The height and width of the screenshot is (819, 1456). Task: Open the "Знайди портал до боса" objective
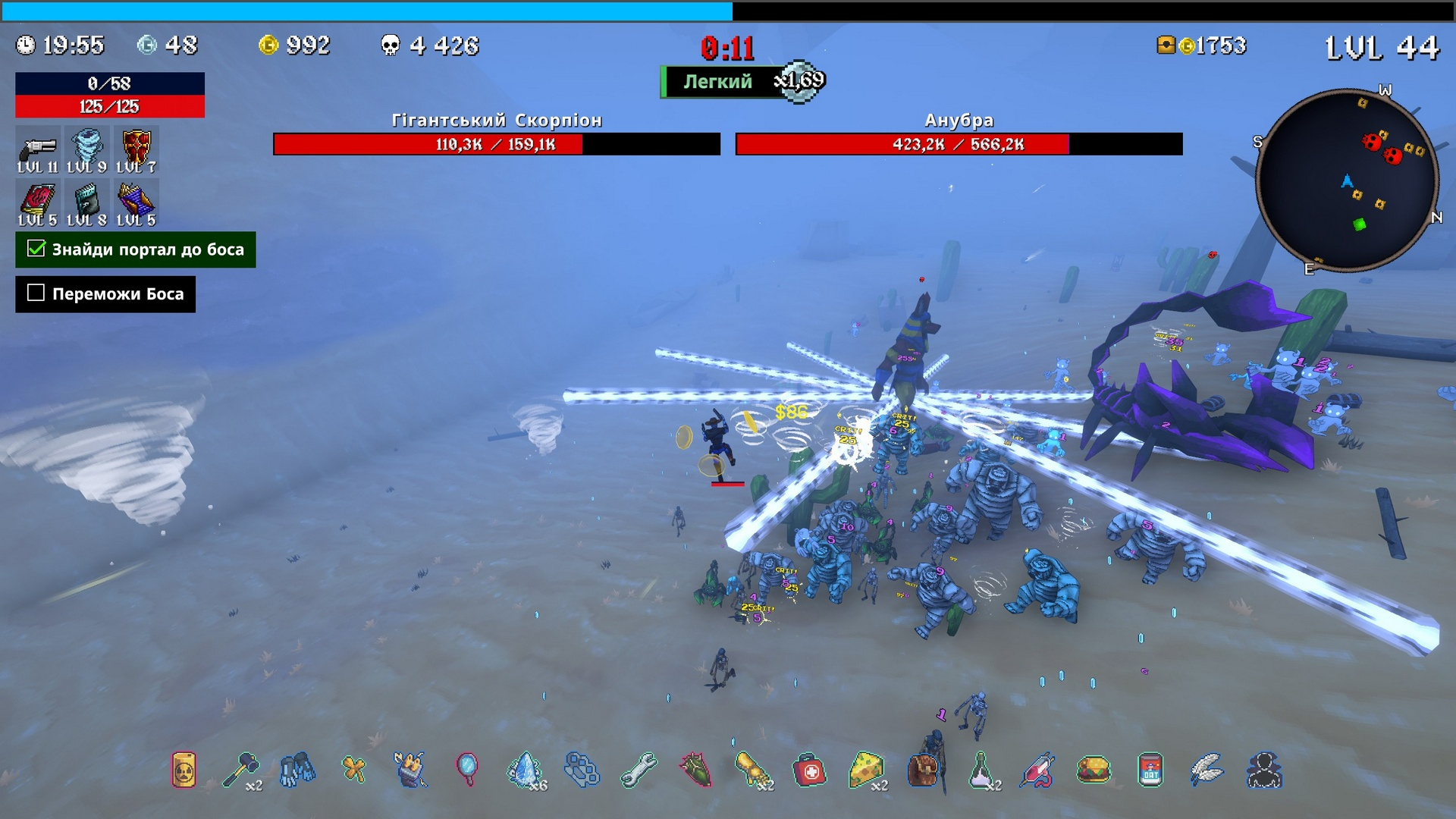[136, 249]
